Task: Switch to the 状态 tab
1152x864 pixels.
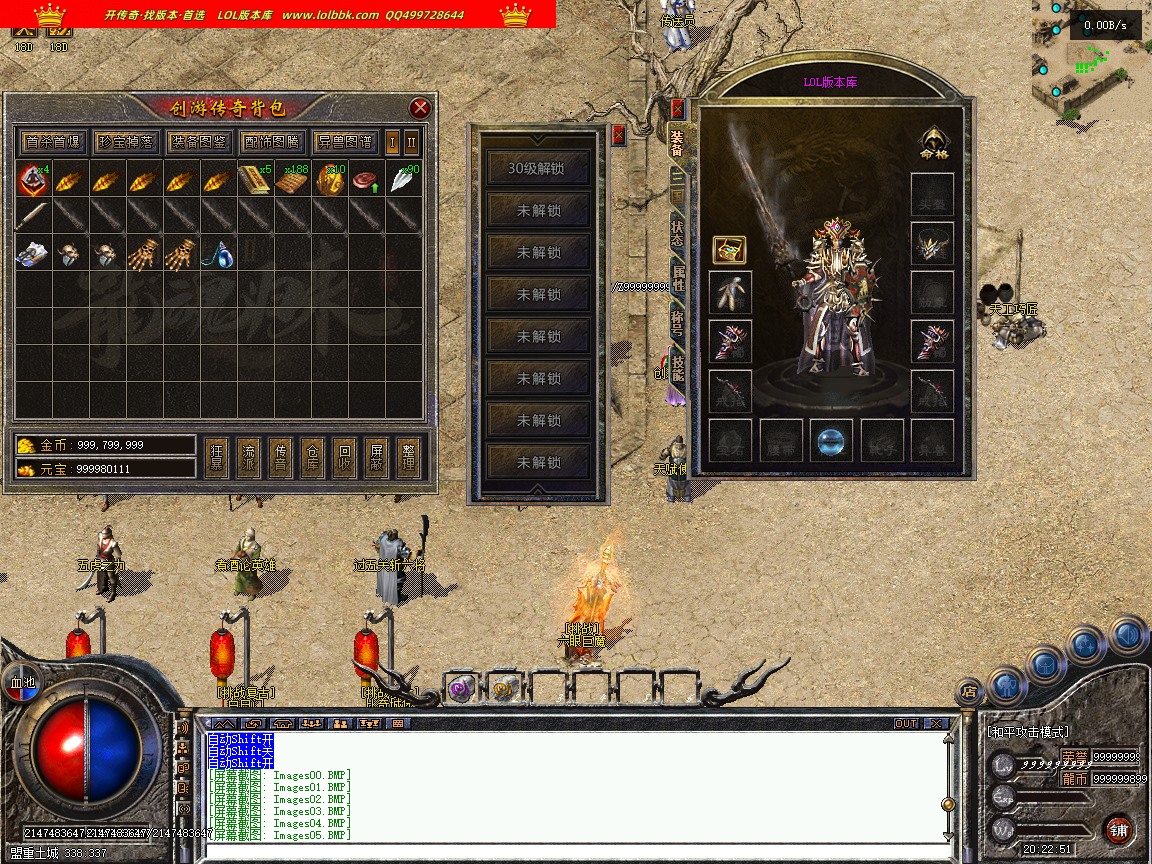Action: 678,235
